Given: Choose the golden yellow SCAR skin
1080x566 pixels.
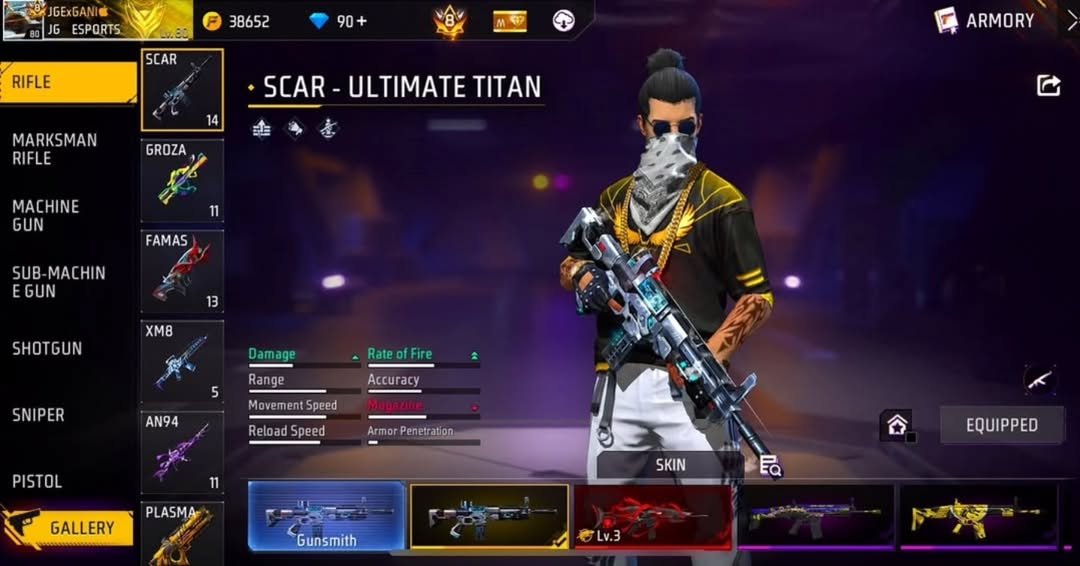Looking at the screenshot, I should (x=977, y=516).
